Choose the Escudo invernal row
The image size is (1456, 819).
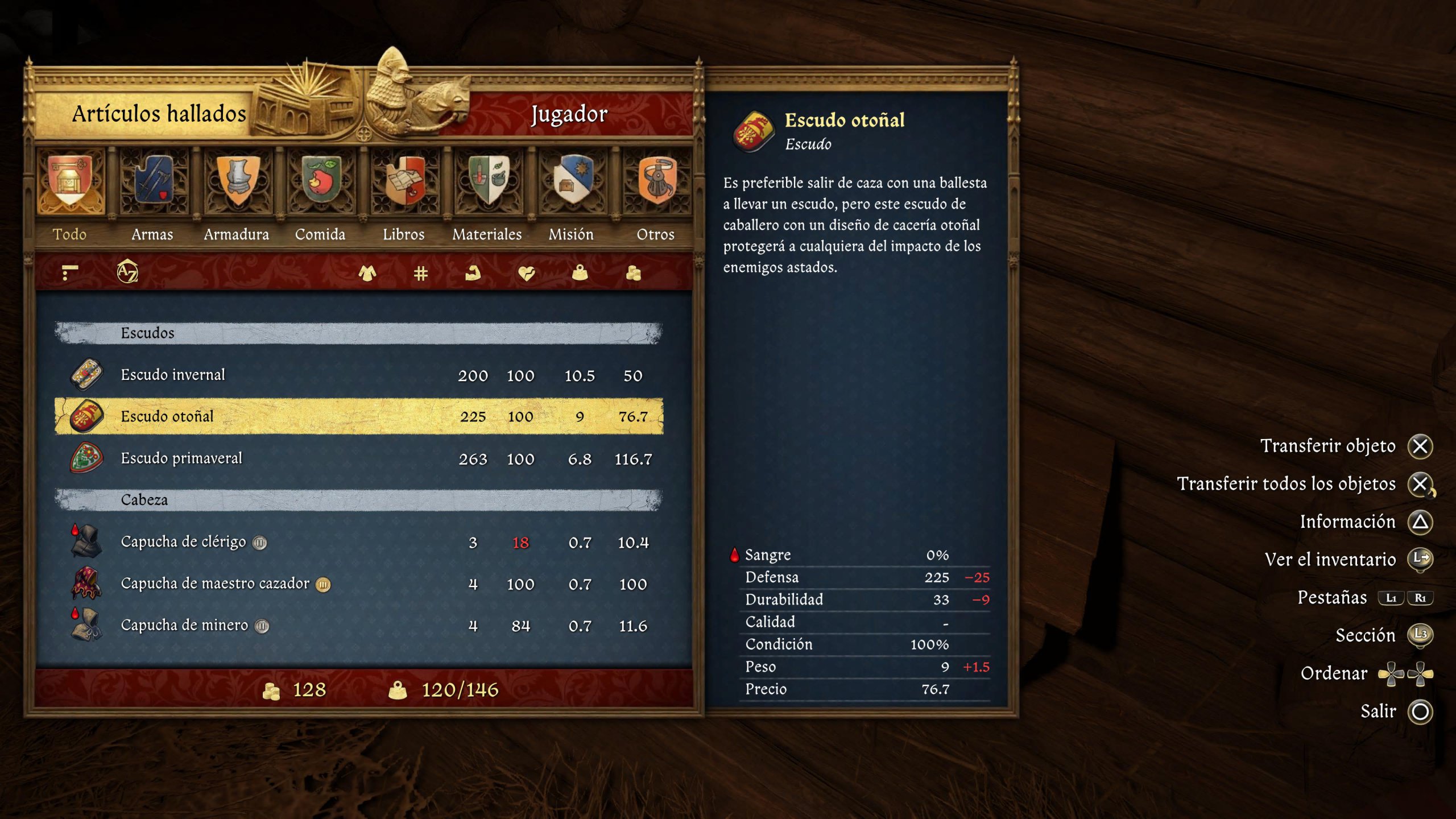click(358, 375)
